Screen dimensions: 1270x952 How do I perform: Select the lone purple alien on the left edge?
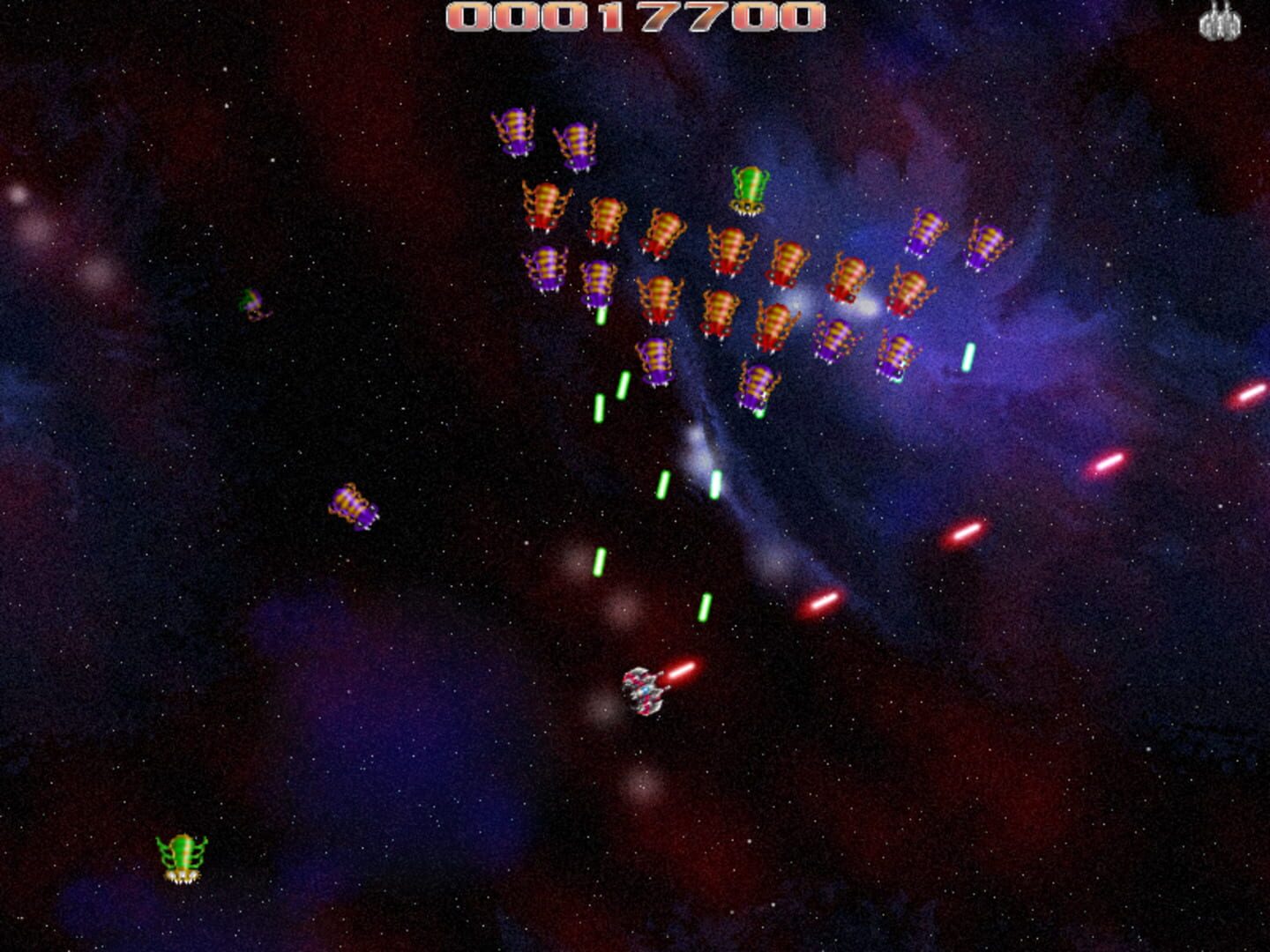click(253, 304)
